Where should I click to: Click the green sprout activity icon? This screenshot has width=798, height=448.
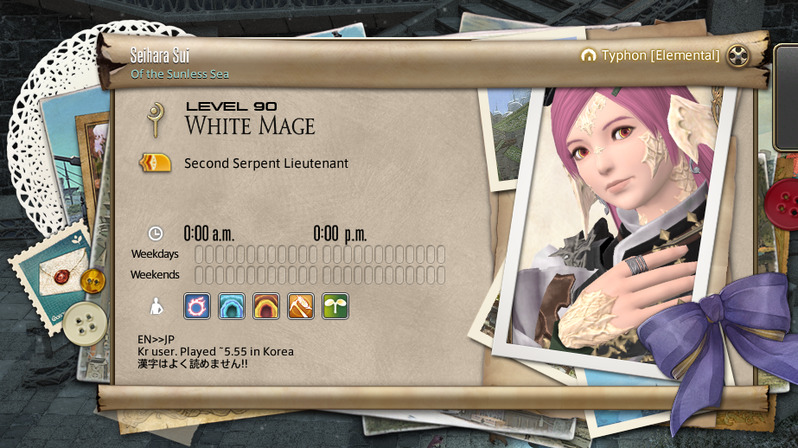[335, 306]
